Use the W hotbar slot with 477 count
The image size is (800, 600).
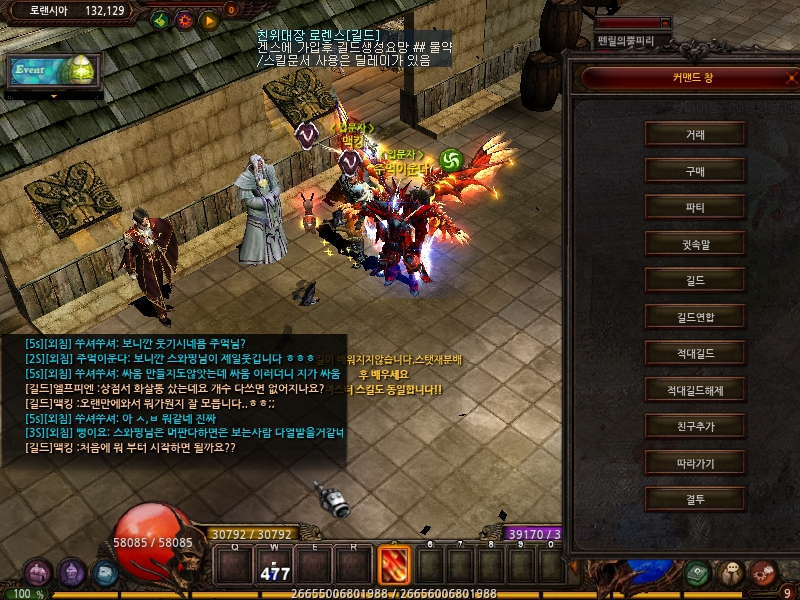273,565
